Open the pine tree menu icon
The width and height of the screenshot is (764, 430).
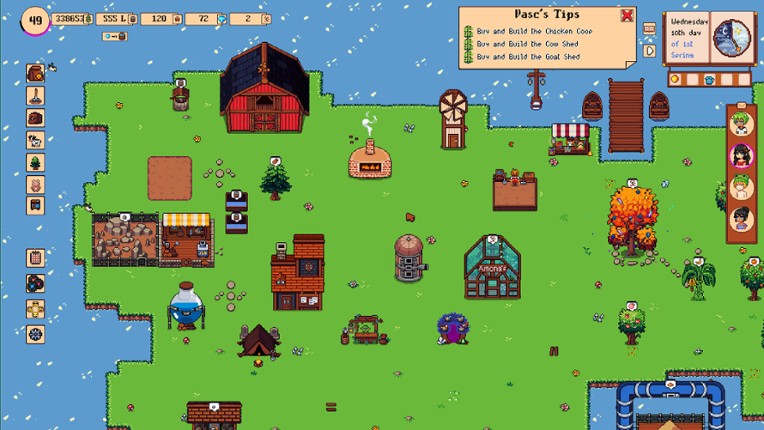click(35, 162)
